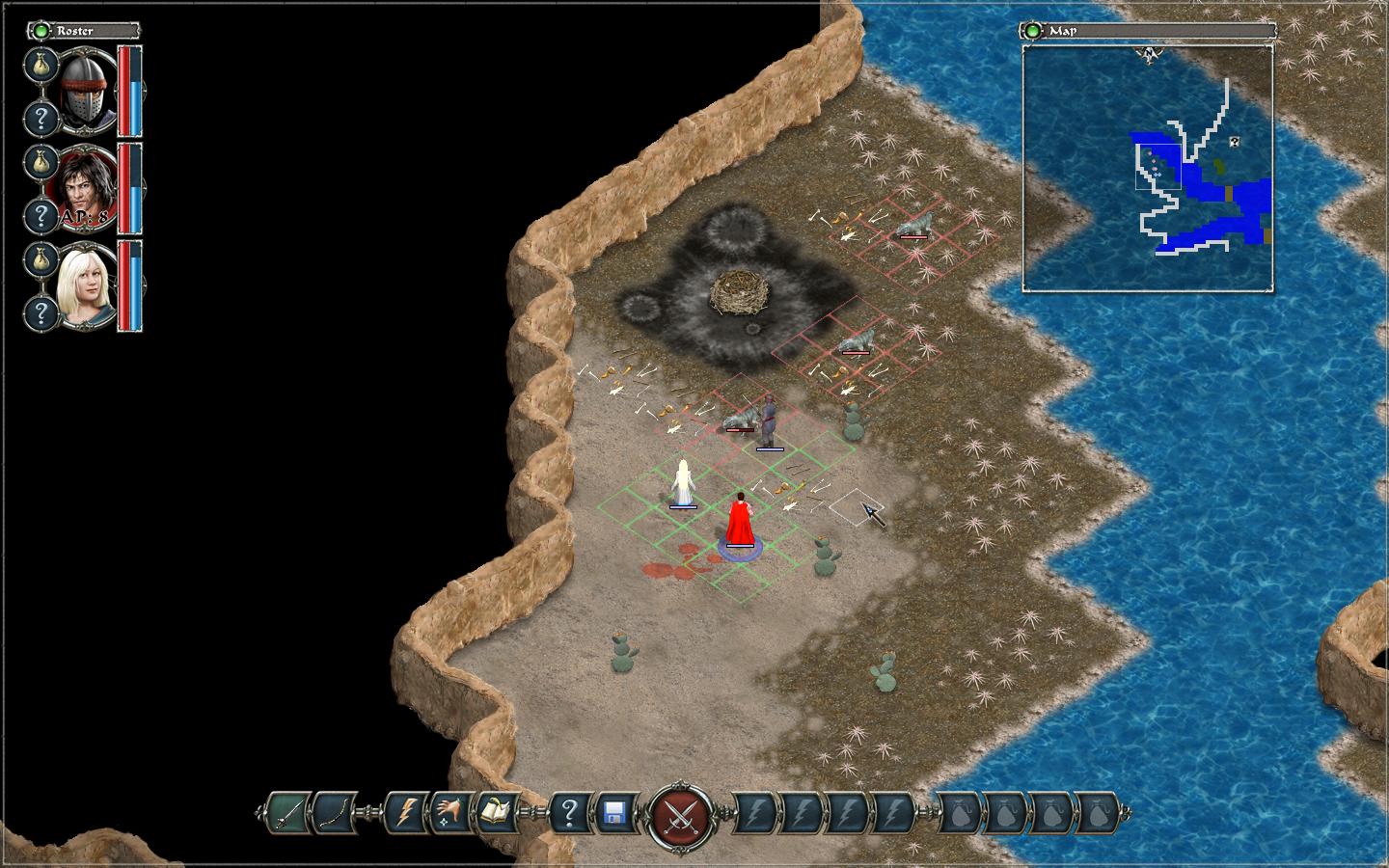This screenshot has width=1389, height=868.
Task: Toggle the Roster panel green button
Action: 41,31
